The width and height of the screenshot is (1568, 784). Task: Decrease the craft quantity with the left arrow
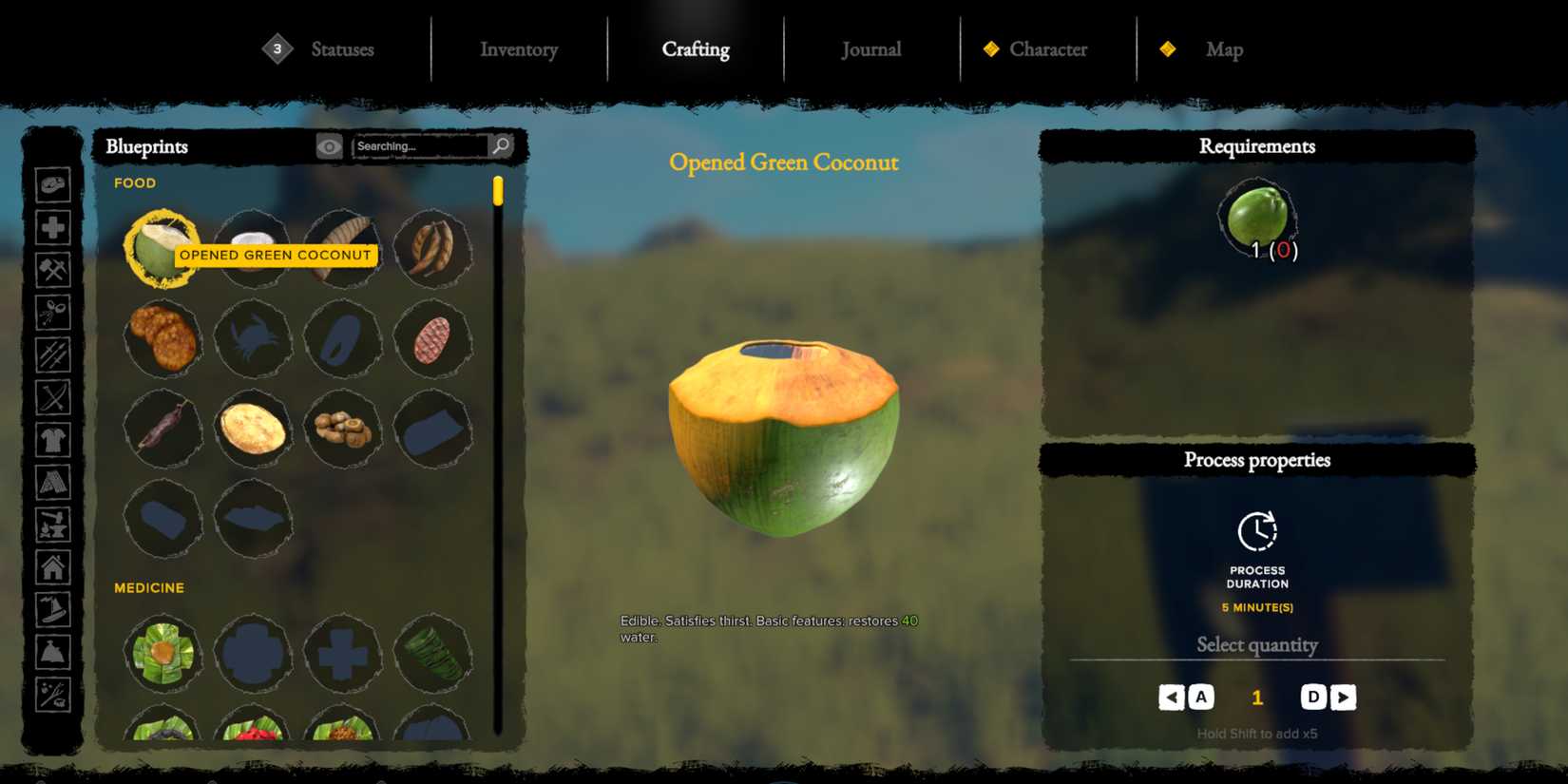[x=1172, y=697]
